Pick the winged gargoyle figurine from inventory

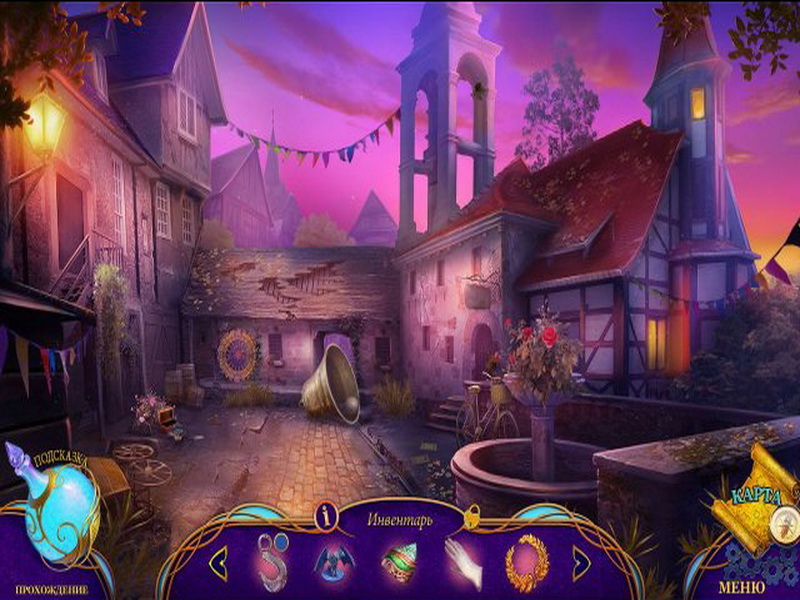pyautogui.click(x=335, y=563)
